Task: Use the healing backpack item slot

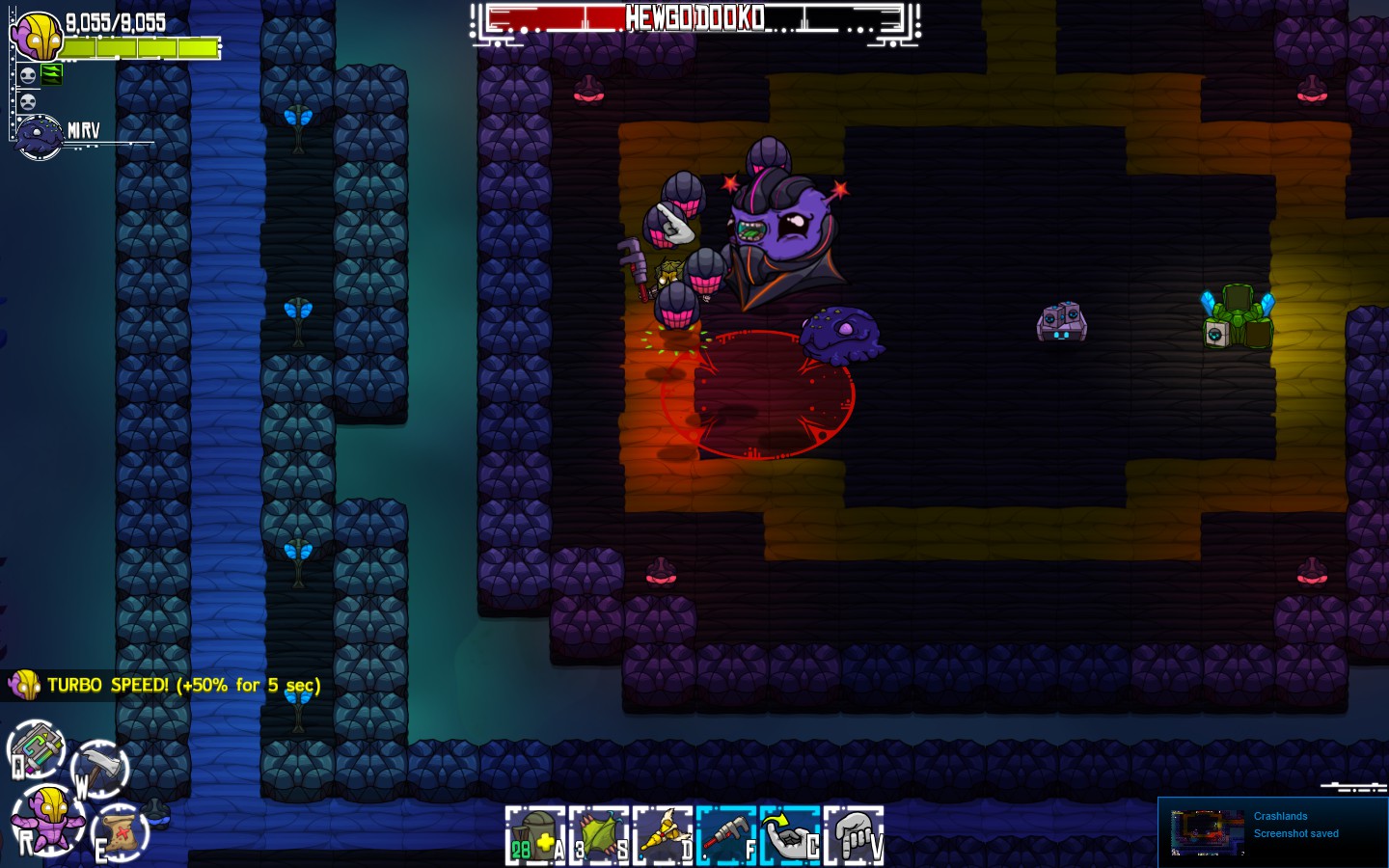Action: [534, 836]
